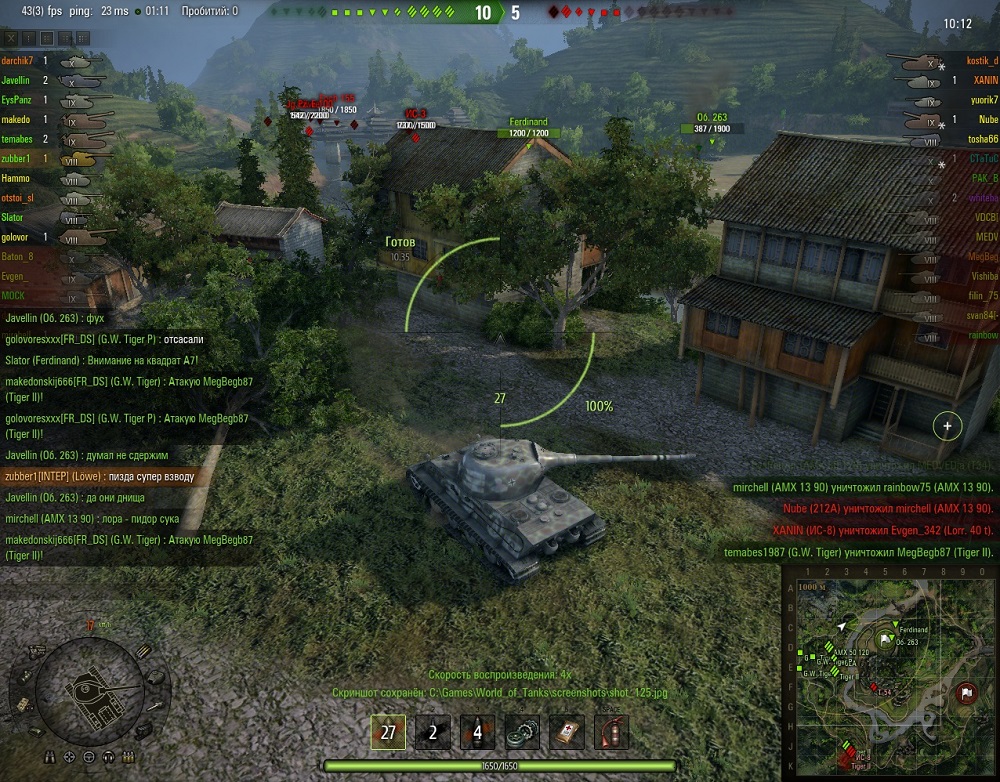Select Nube in the enemy team list

coord(987,120)
